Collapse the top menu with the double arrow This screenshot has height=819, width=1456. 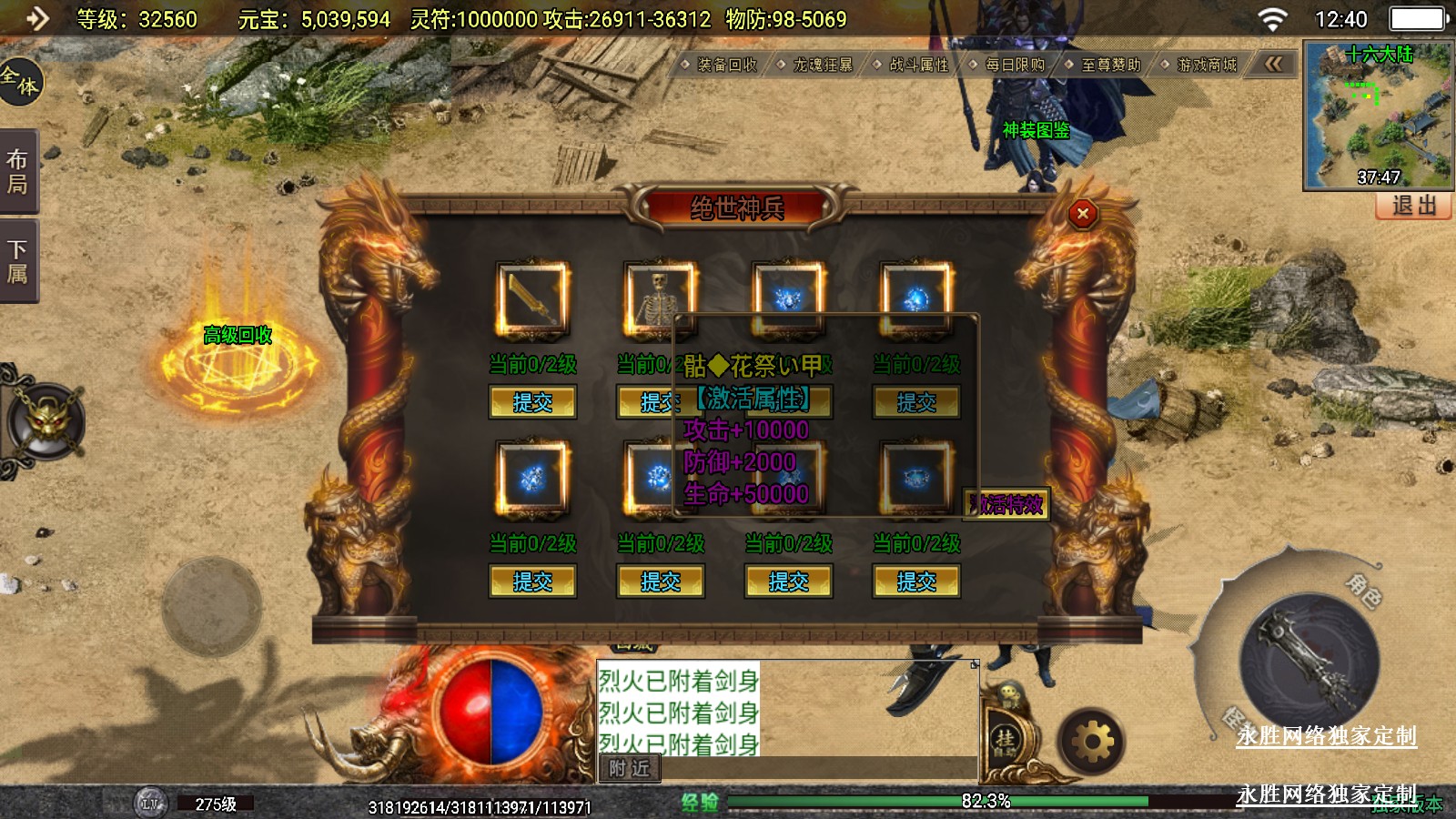pos(1273,64)
